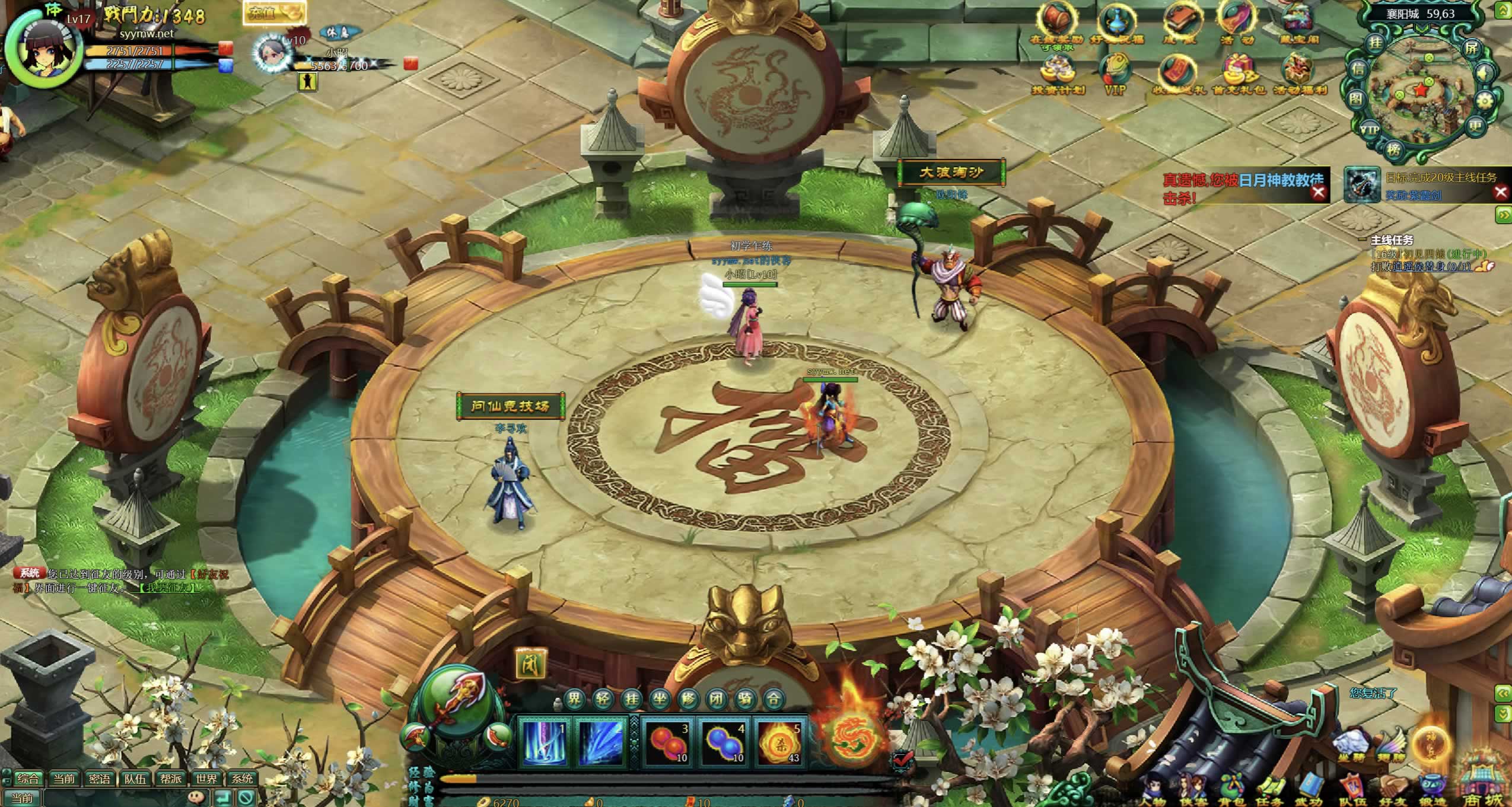The width and height of the screenshot is (1512, 807).
Task: Activate the blue light pillar skill in slot 1
Action: tap(545, 742)
